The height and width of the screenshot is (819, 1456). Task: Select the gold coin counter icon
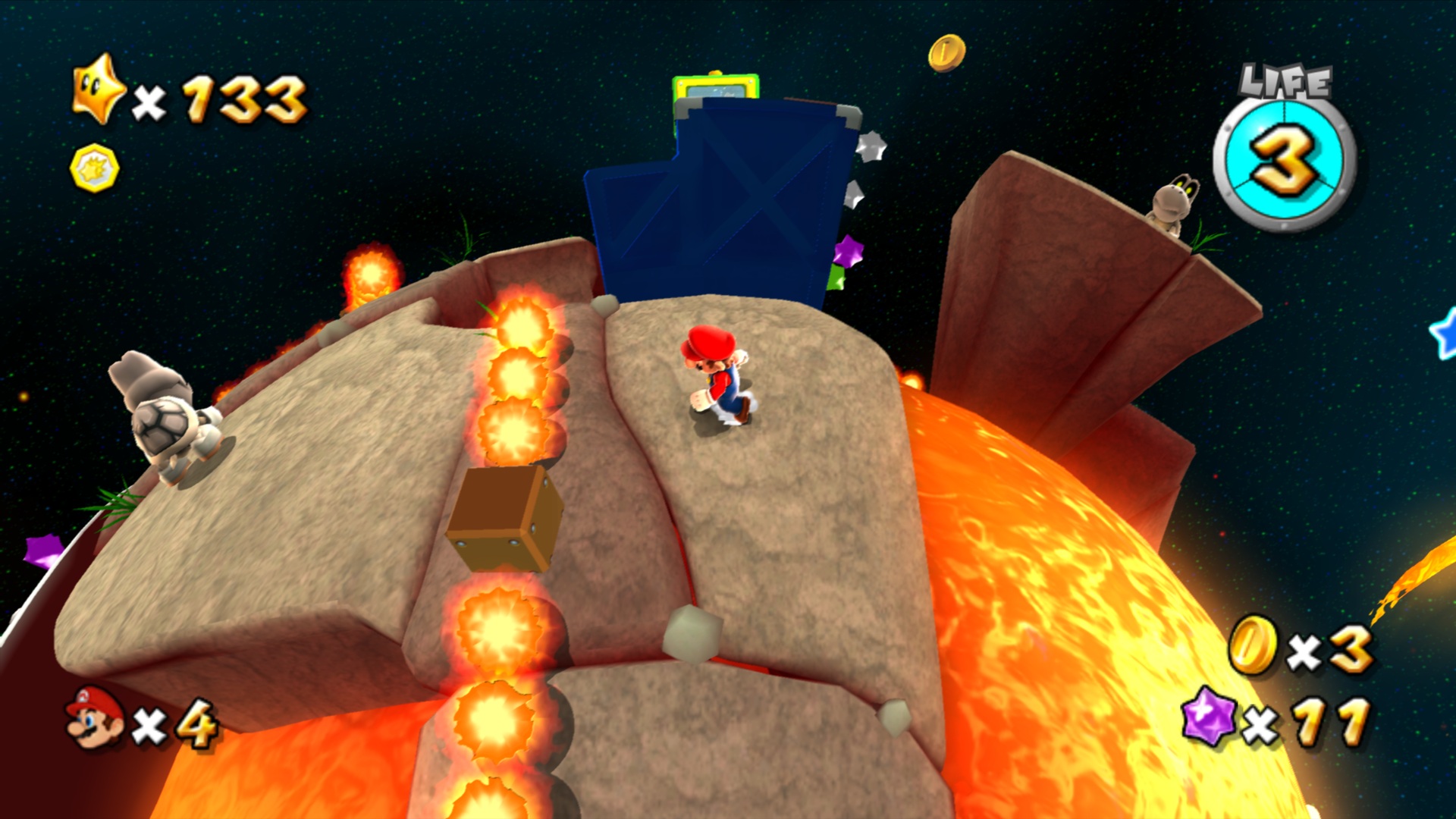1252,645
